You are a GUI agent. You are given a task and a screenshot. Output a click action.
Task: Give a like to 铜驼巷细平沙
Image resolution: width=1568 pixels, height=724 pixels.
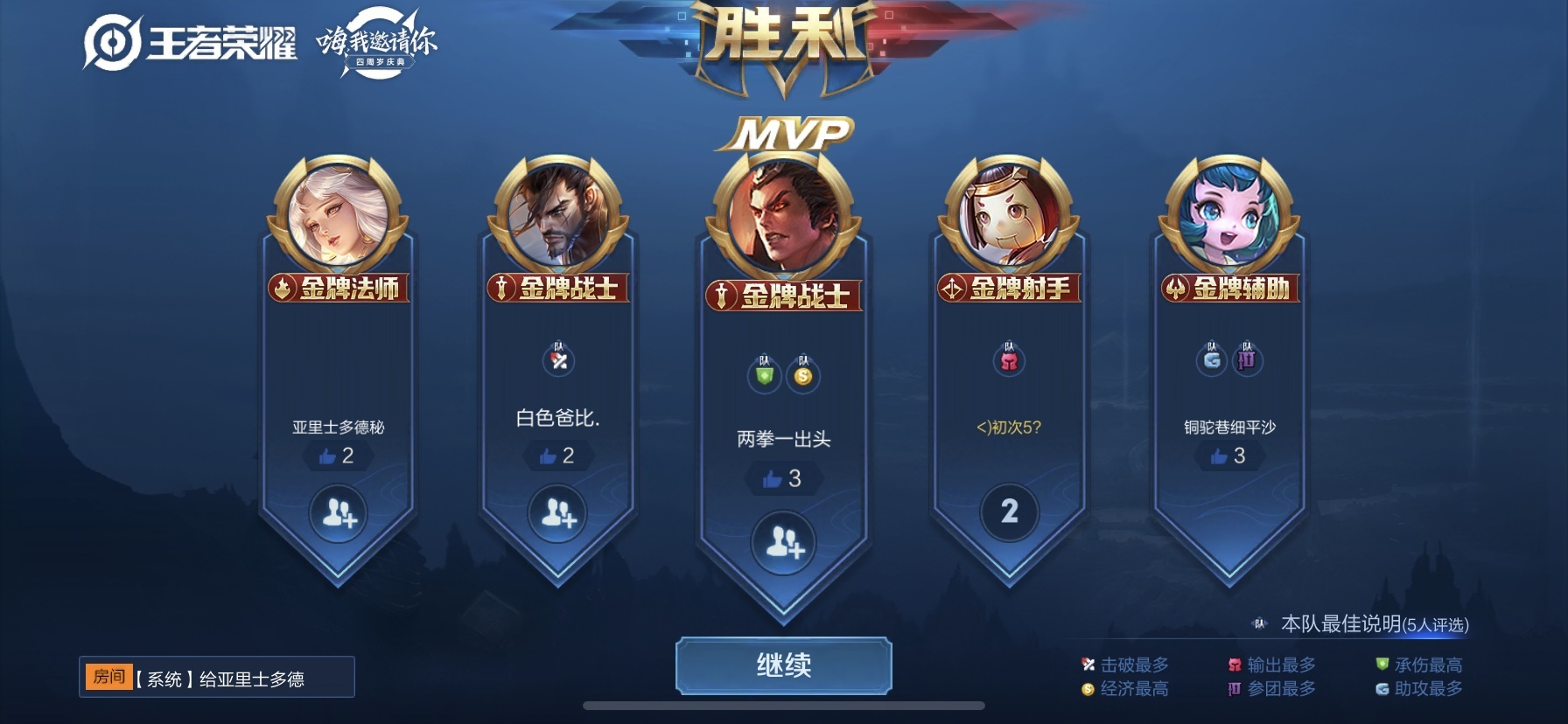click(x=1228, y=456)
